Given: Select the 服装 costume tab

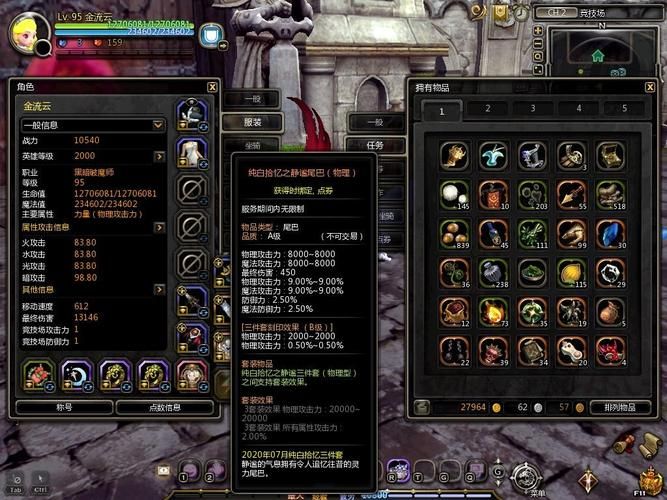Looking at the screenshot, I should (x=253, y=122).
